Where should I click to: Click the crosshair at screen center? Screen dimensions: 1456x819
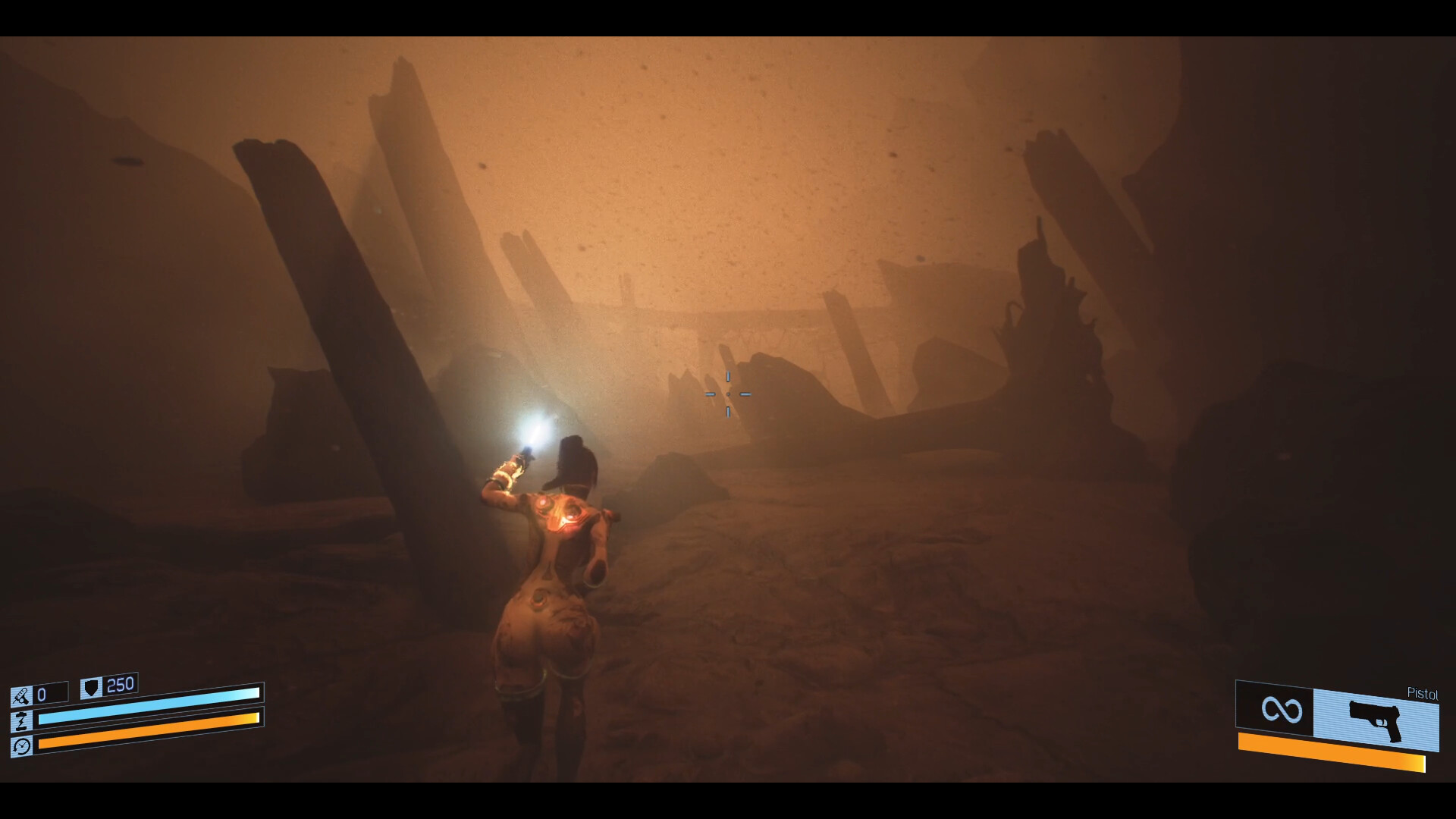728,394
